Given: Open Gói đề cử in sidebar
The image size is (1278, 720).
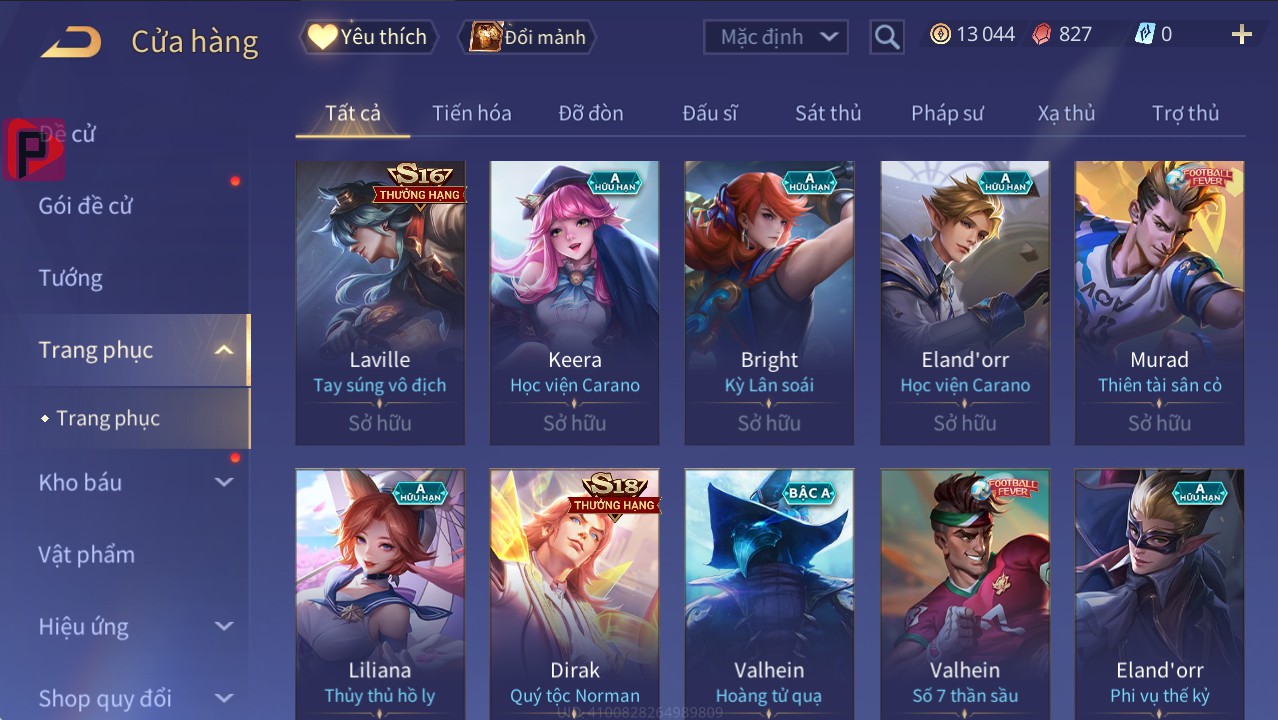Looking at the screenshot, I should point(86,206).
